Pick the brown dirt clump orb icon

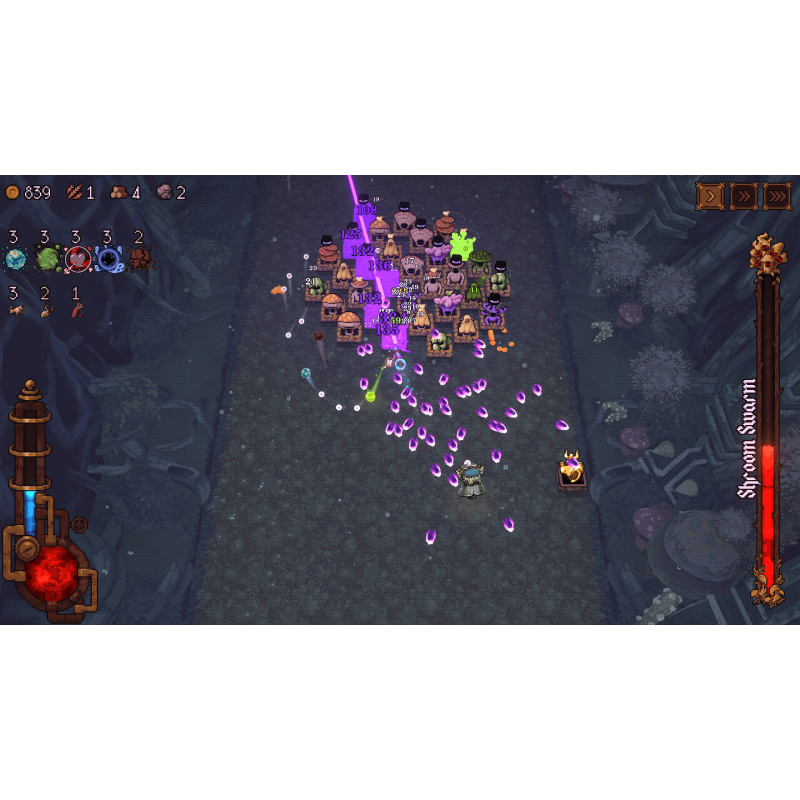tap(140, 260)
